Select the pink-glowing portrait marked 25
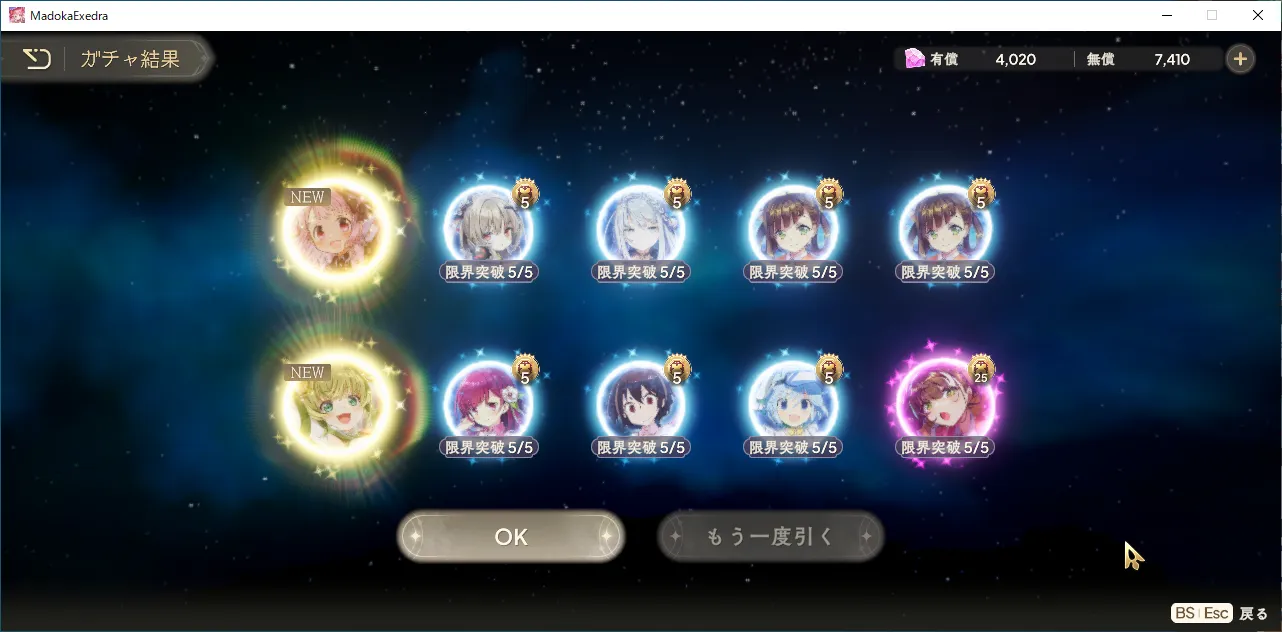Viewport: 1282px width, 632px height. click(x=946, y=405)
